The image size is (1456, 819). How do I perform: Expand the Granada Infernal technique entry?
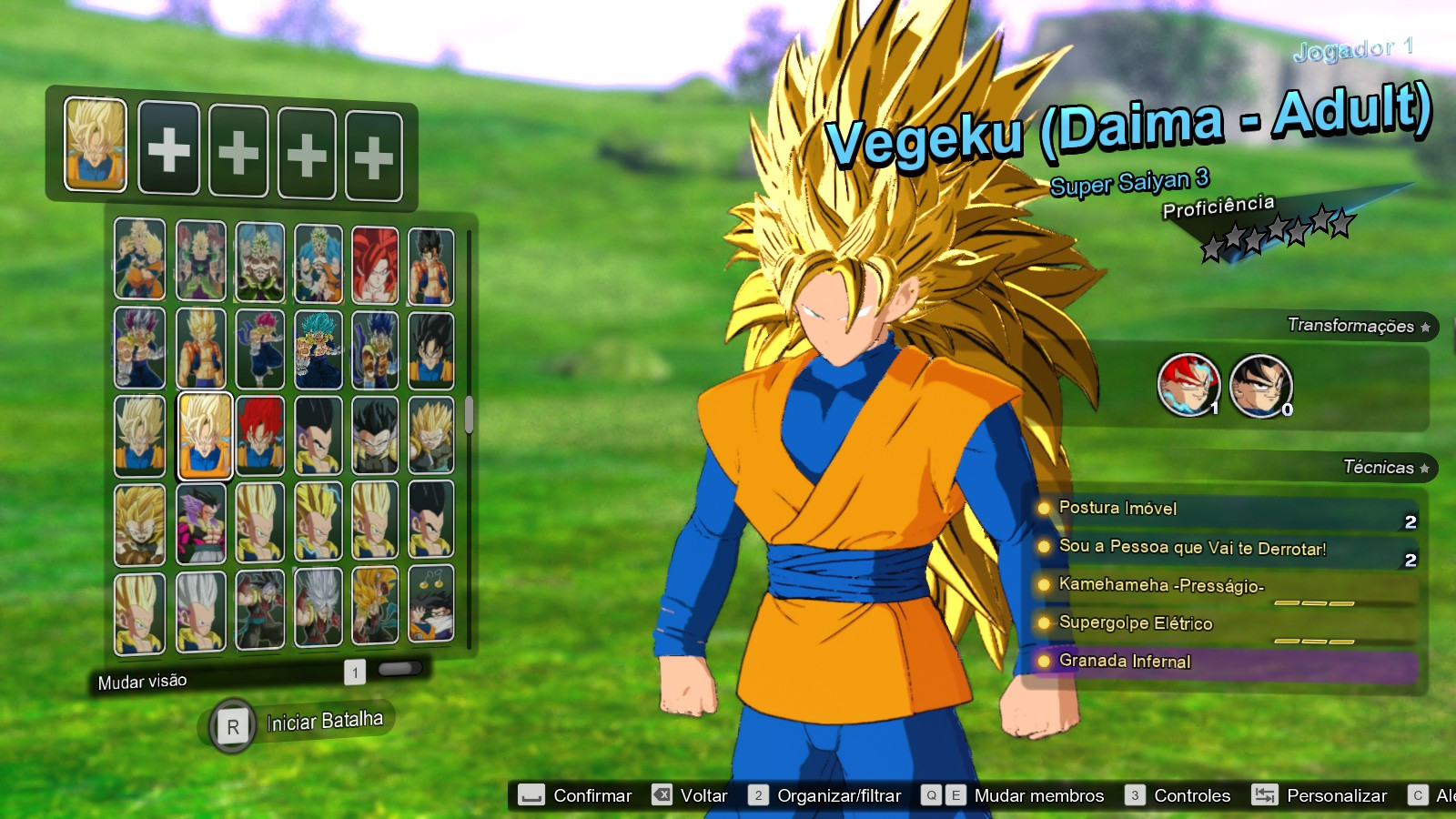pyautogui.click(x=1125, y=662)
